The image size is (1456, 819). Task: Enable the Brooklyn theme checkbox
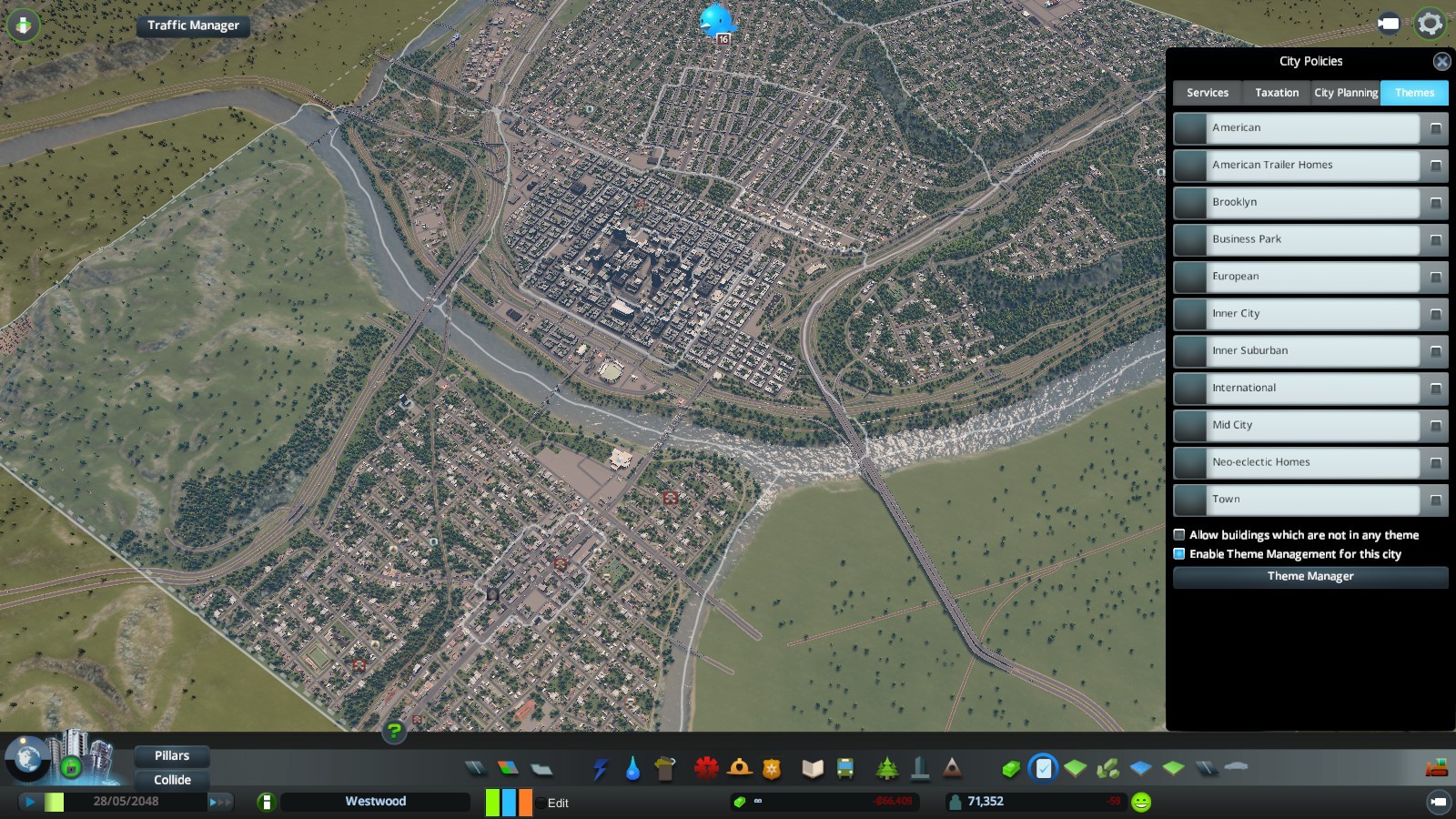[x=1436, y=203]
